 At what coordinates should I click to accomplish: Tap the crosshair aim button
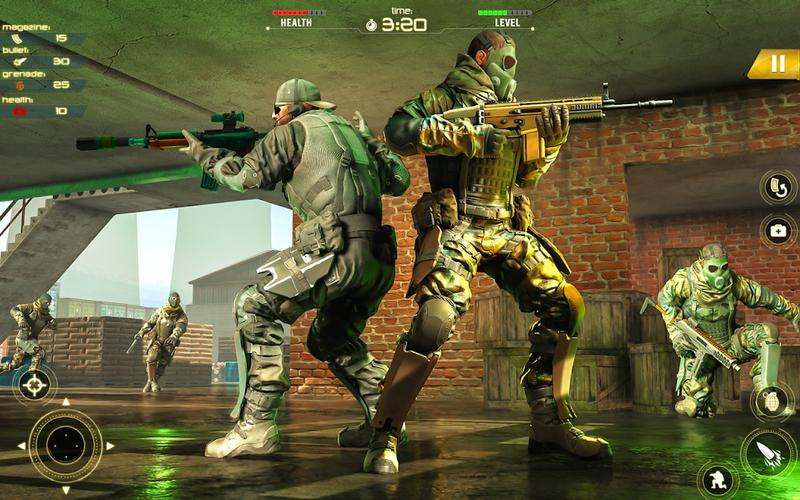coord(34,383)
